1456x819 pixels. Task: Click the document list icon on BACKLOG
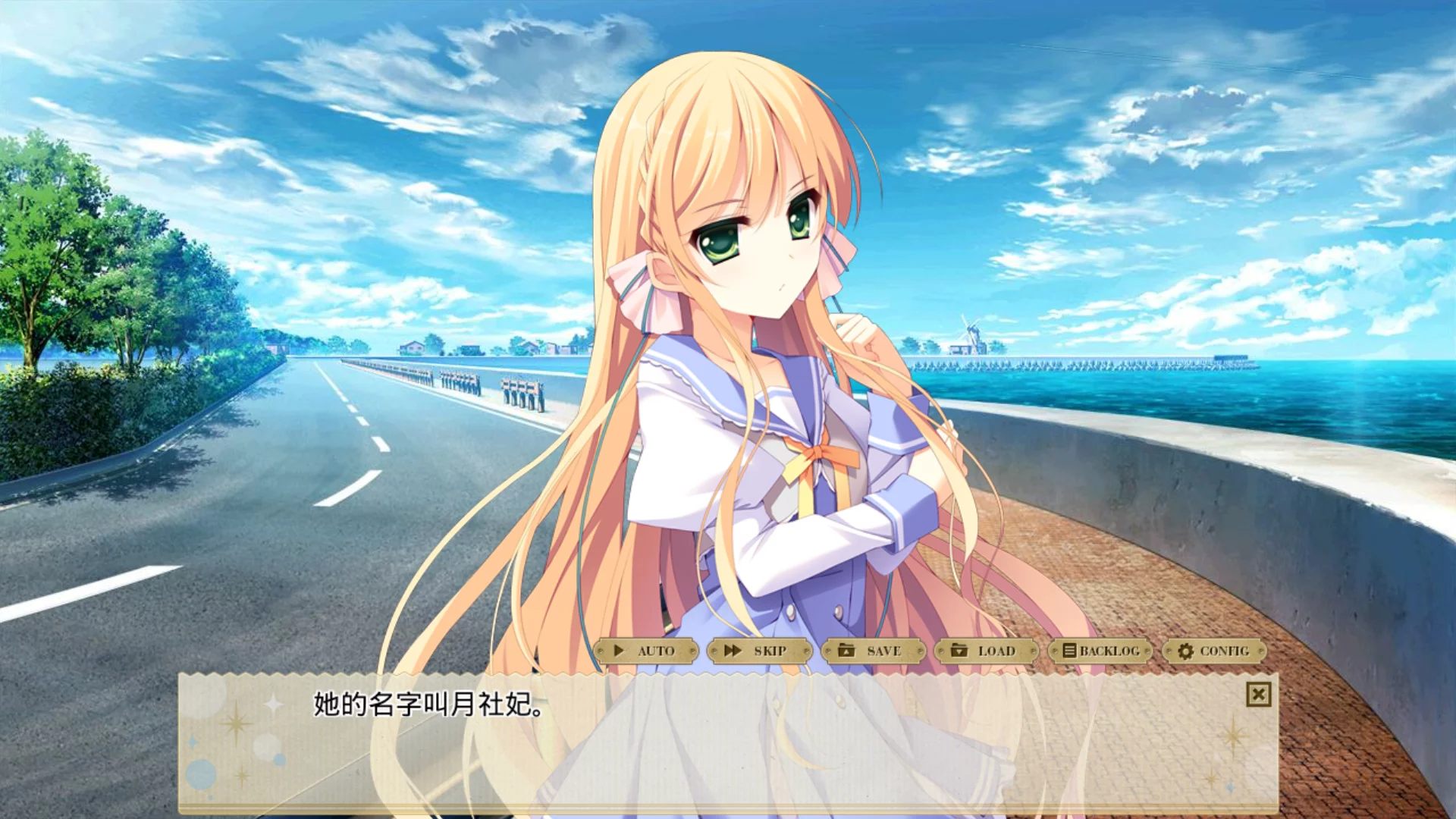(x=1068, y=650)
